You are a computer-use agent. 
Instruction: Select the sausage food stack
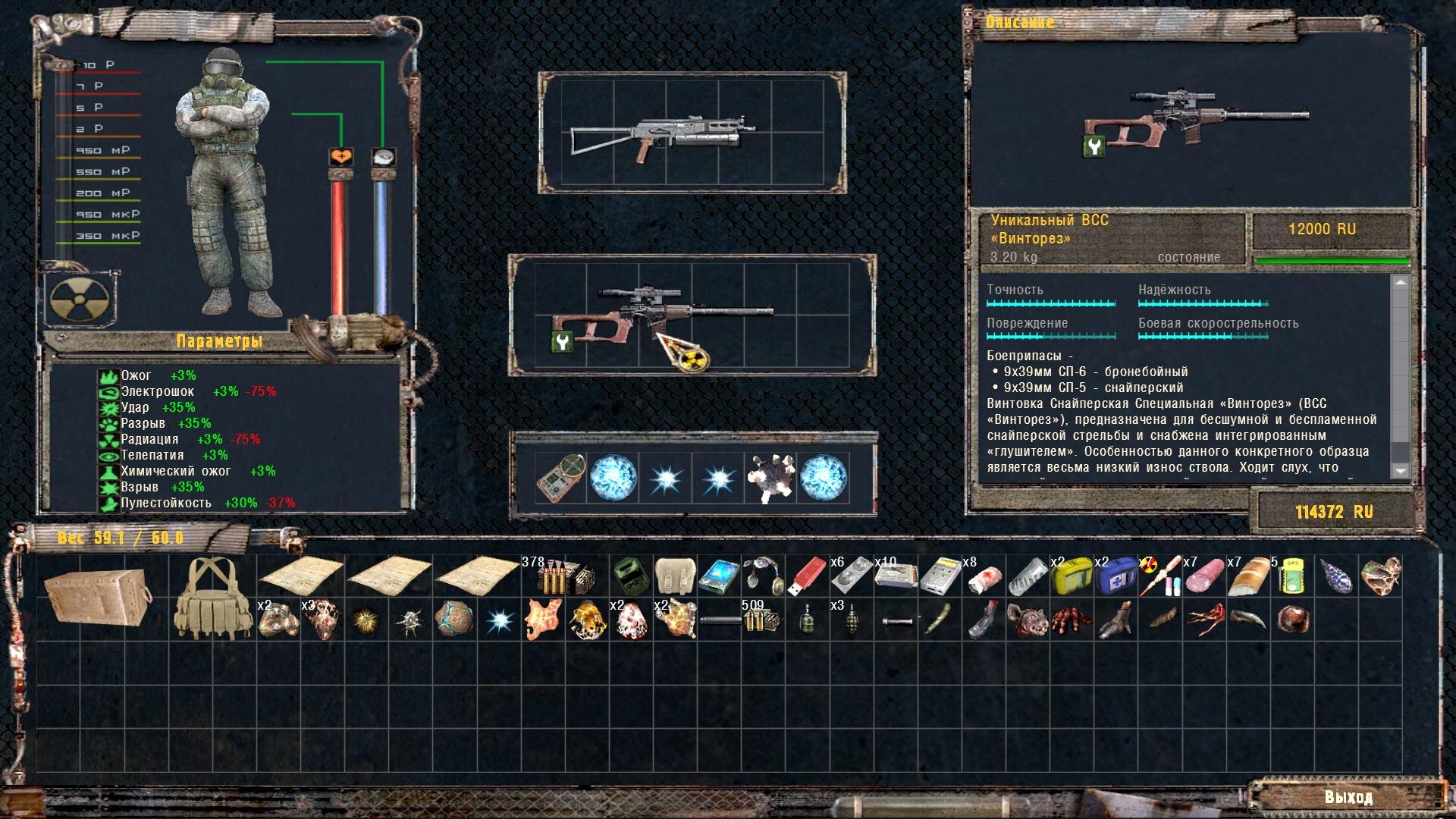[1203, 578]
